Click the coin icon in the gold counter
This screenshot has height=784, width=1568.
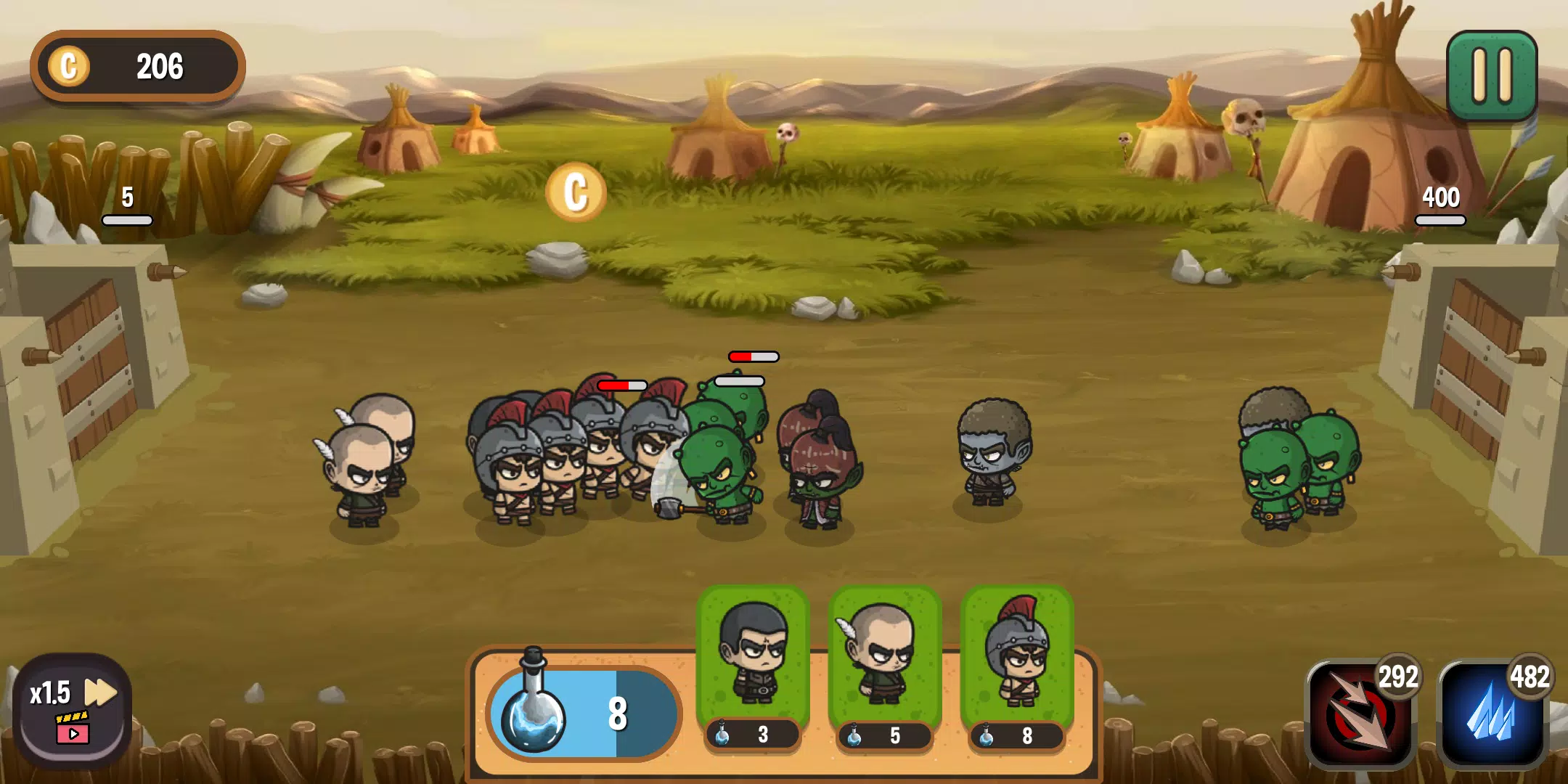coord(68,66)
